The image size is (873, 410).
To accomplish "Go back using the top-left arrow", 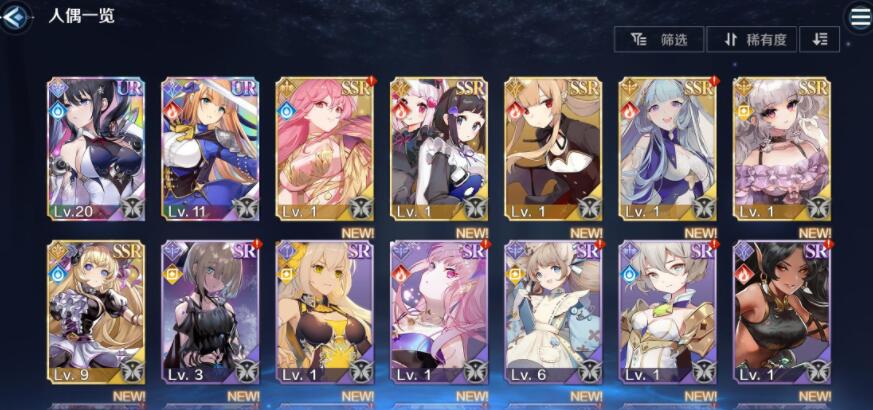I will (x=14, y=15).
